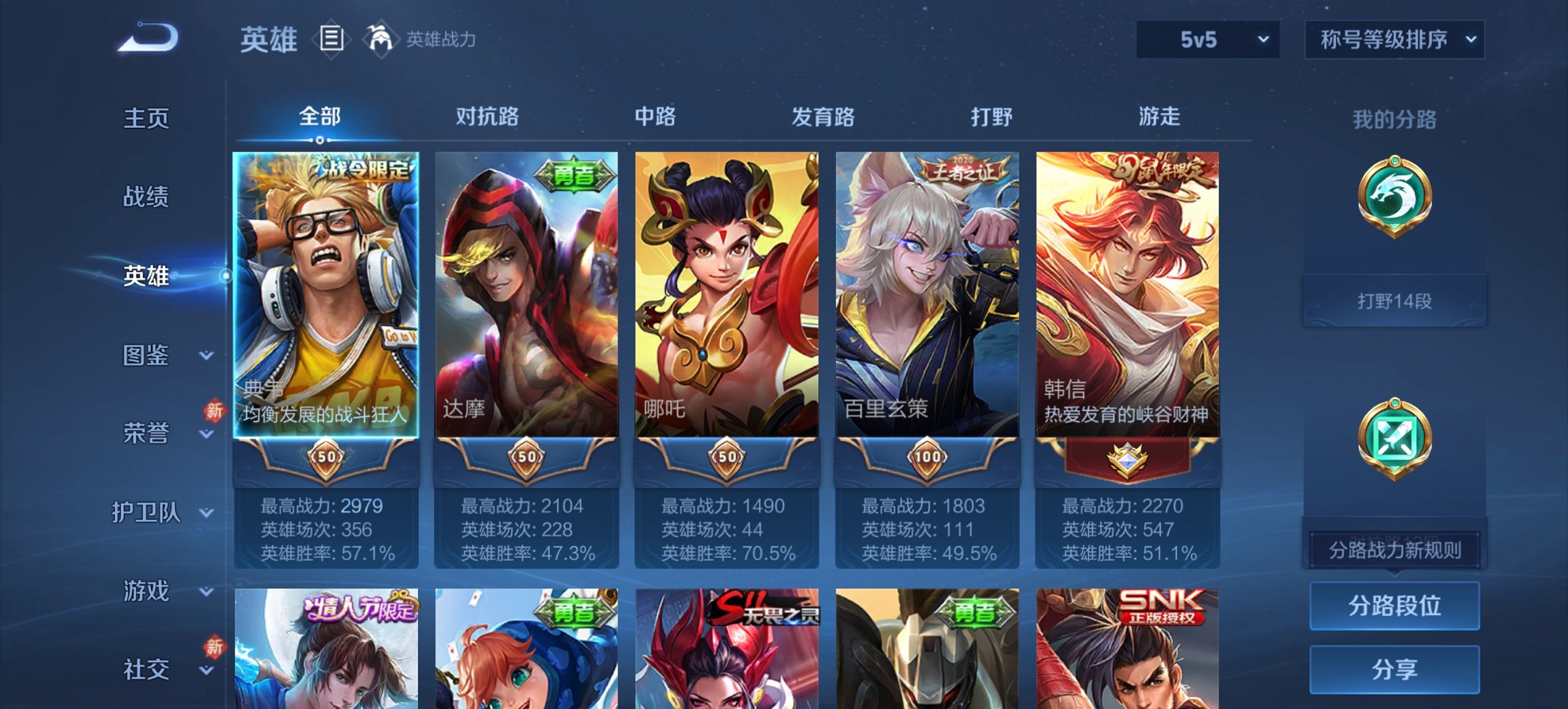This screenshot has width=1568, height=709.
Task: Open the 5v5 mode dropdown
Action: pos(1207,40)
